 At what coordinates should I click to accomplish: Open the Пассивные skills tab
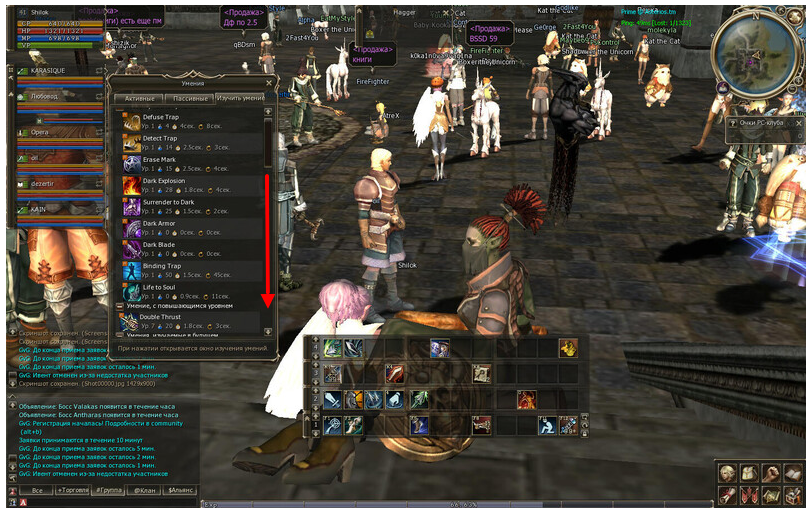click(x=187, y=99)
